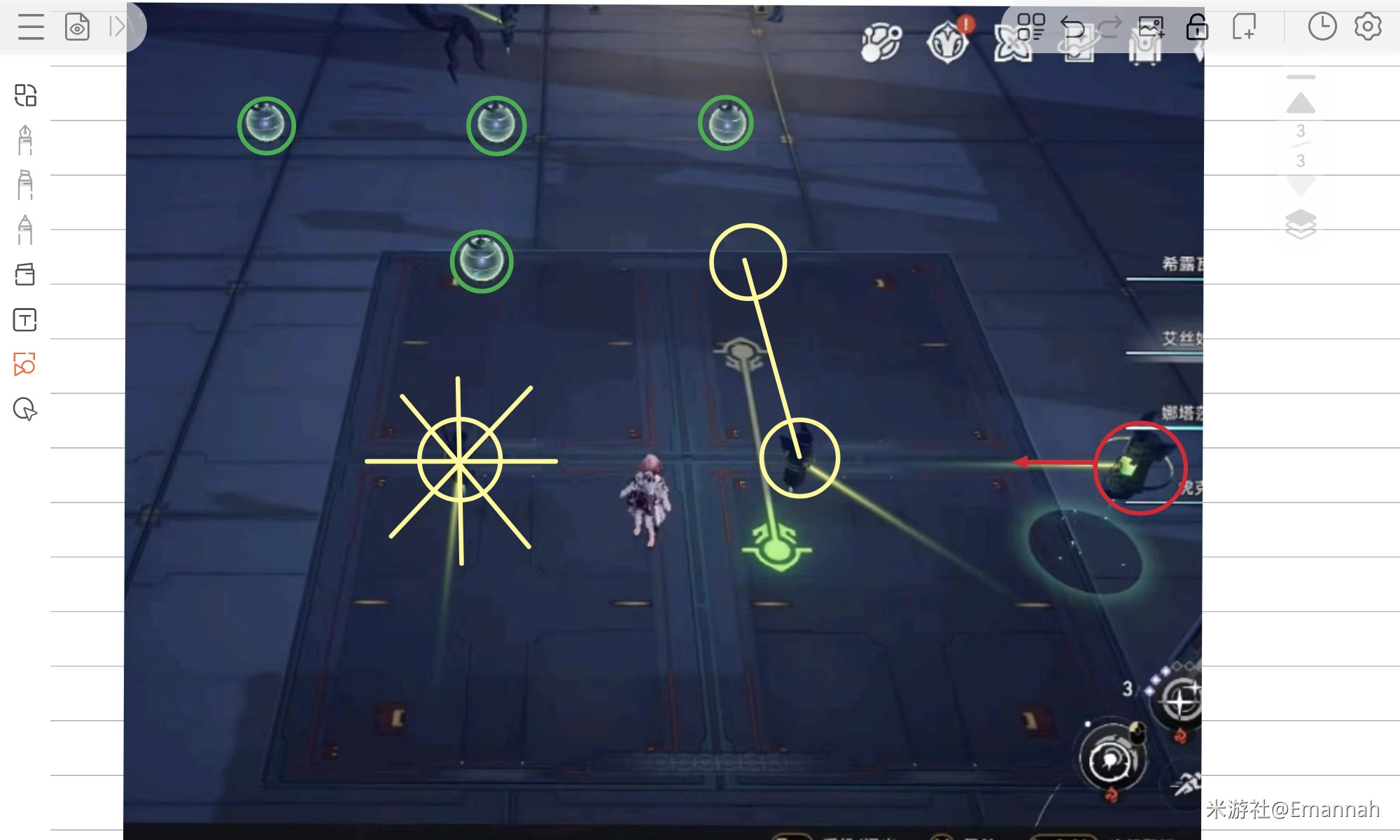Activate the circular swirl technique button
The width and height of the screenshot is (1400, 840).
click(1111, 759)
